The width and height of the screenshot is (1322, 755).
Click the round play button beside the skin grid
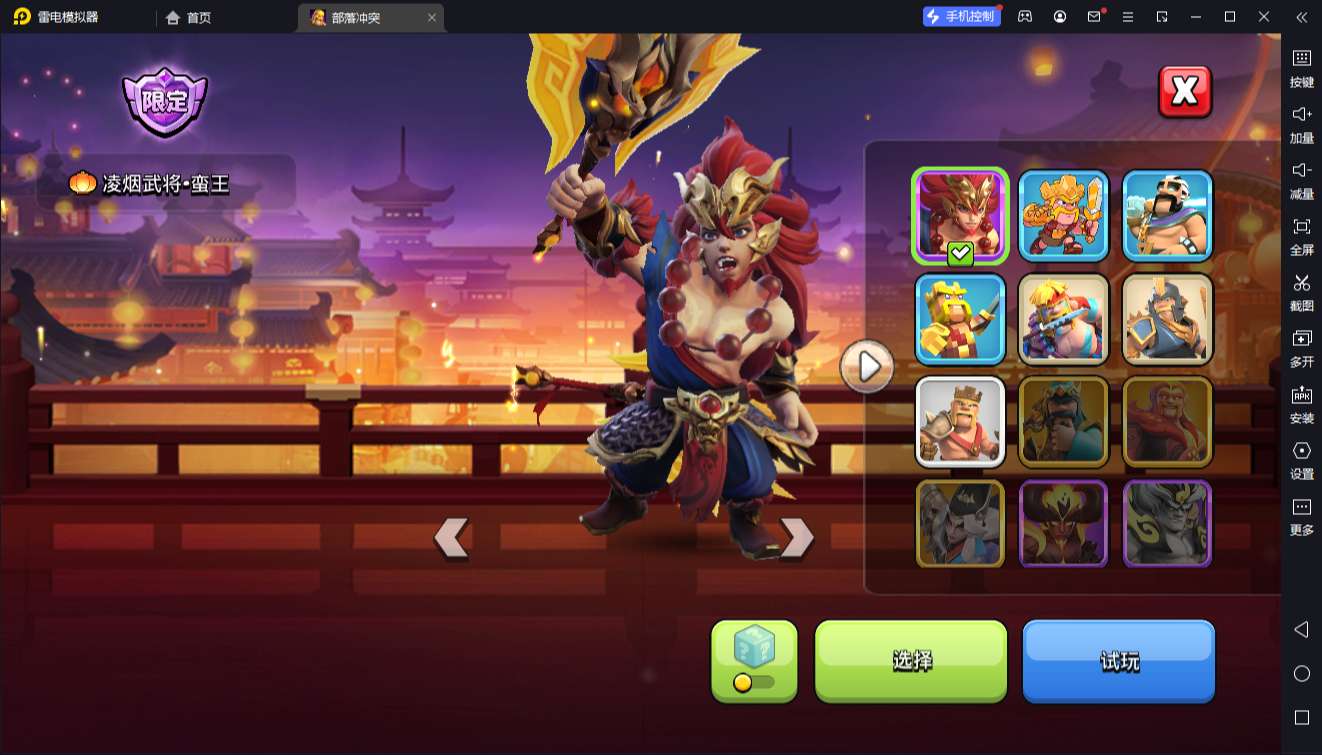point(867,367)
